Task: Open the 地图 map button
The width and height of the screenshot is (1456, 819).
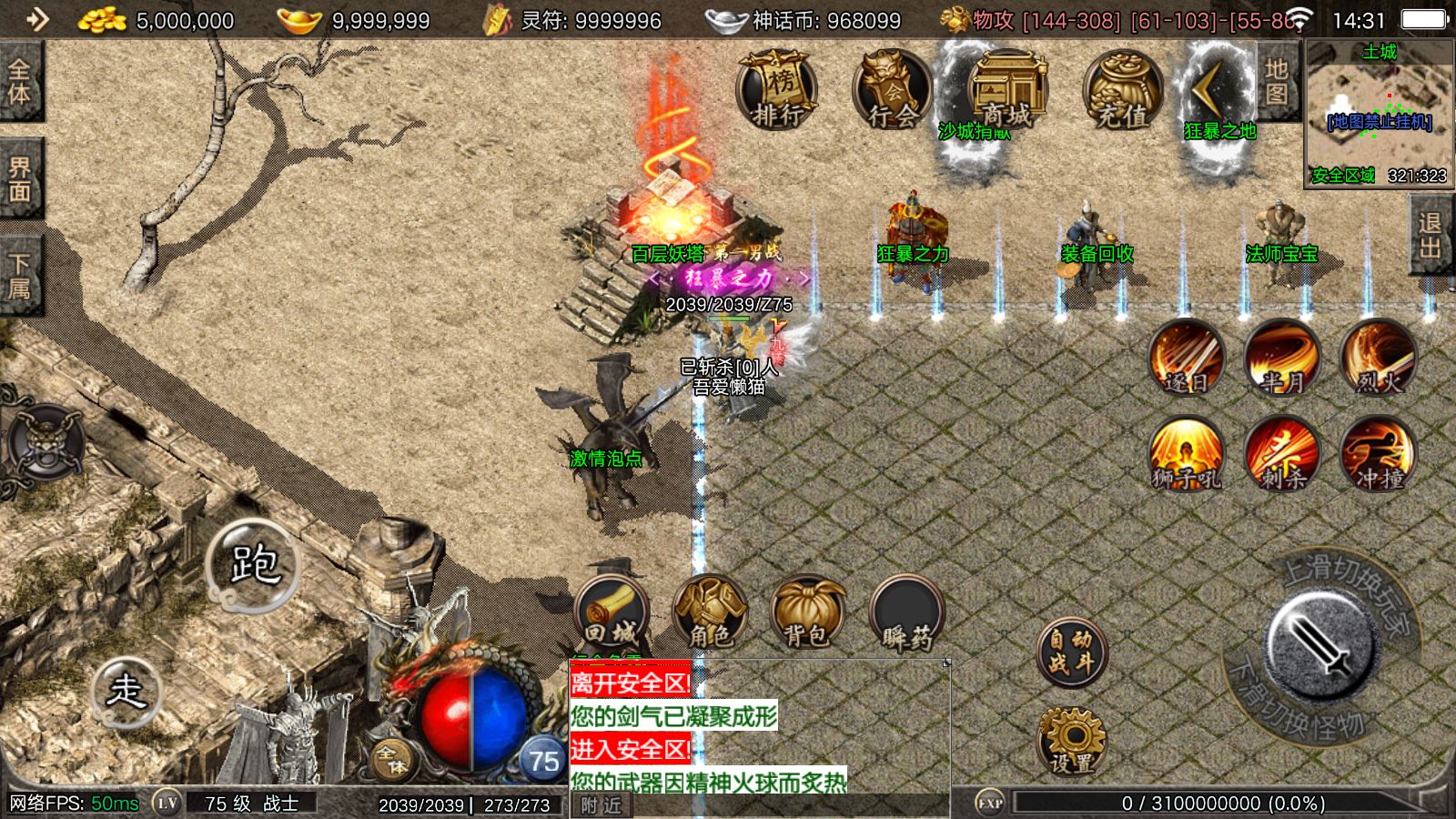Action: [x=1277, y=82]
